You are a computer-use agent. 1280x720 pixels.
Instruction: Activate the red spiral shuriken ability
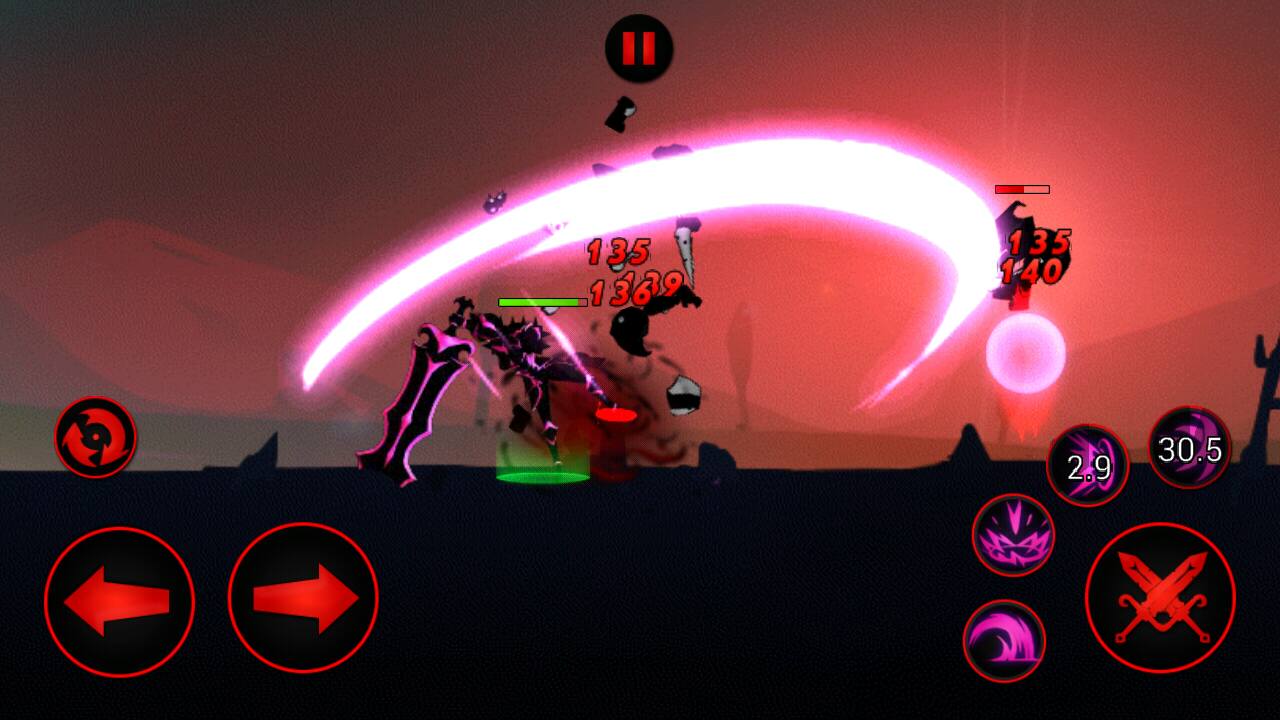(x=96, y=437)
